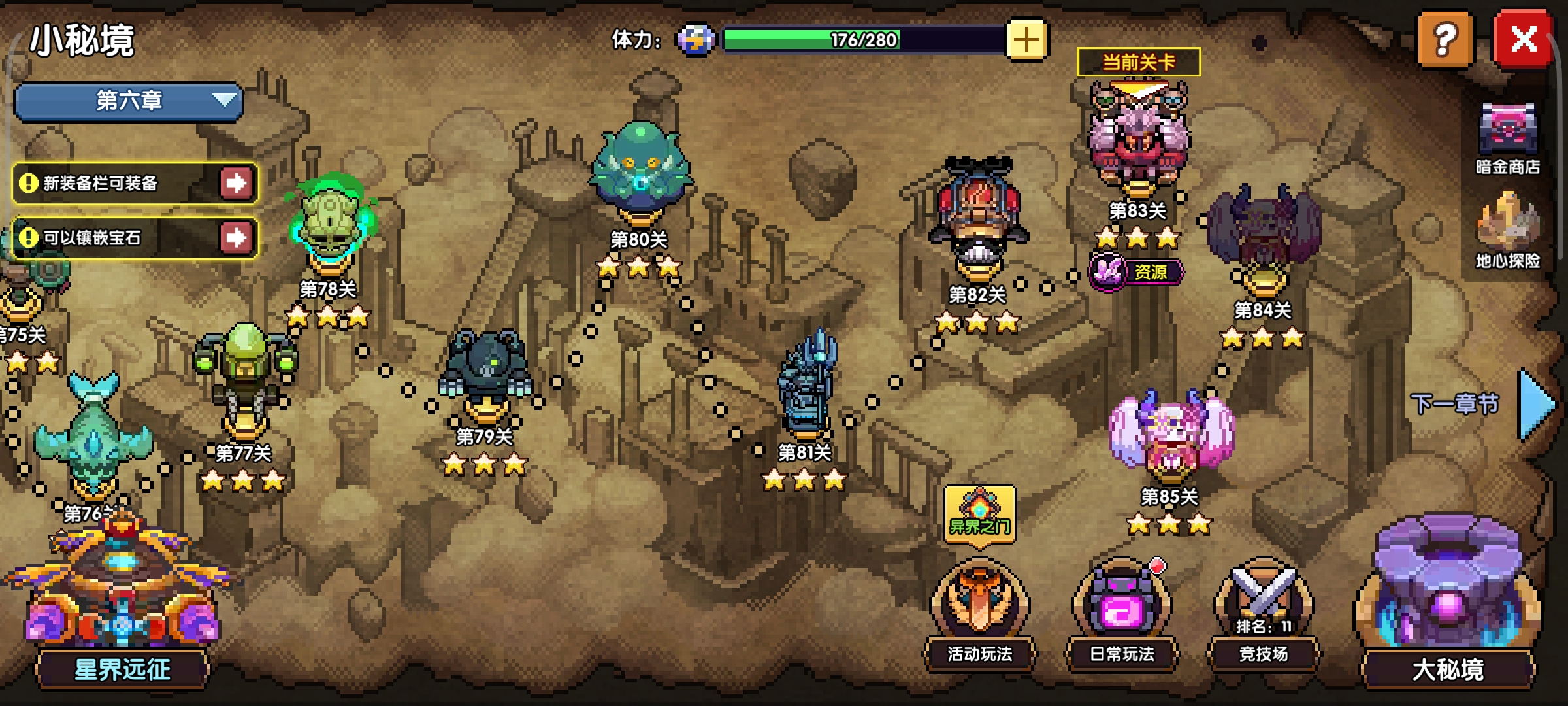This screenshot has width=1568, height=706.
Task: Open the 第六章 chapter dropdown
Action: [129, 101]
